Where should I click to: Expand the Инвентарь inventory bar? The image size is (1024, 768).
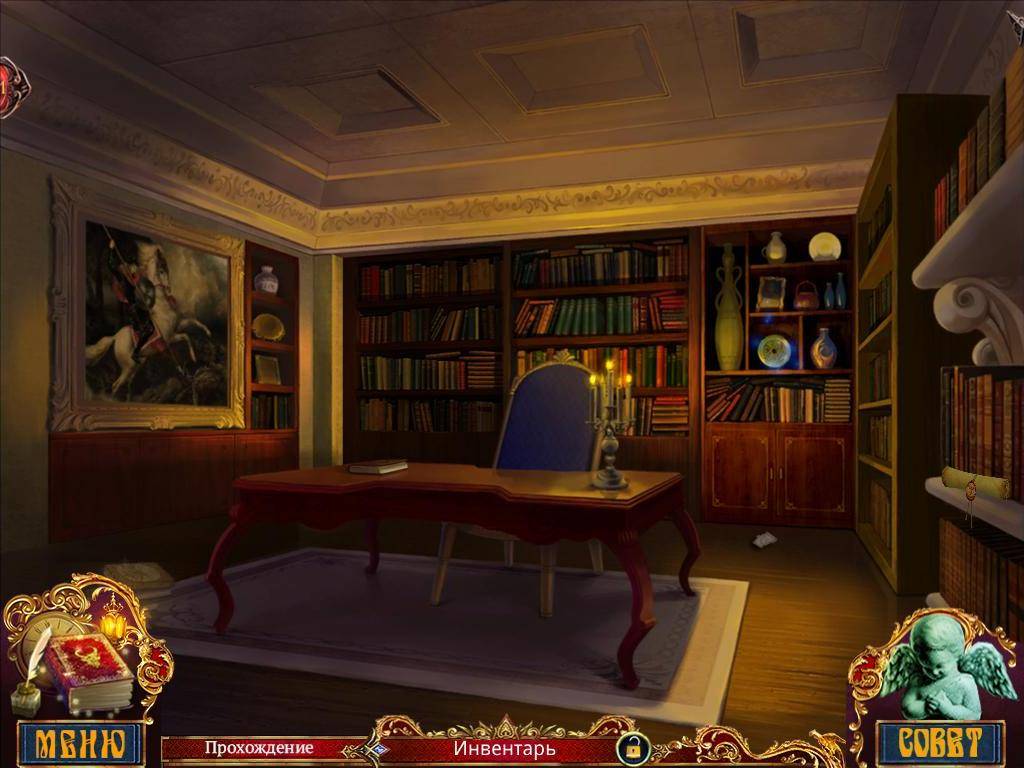[503, 748]
